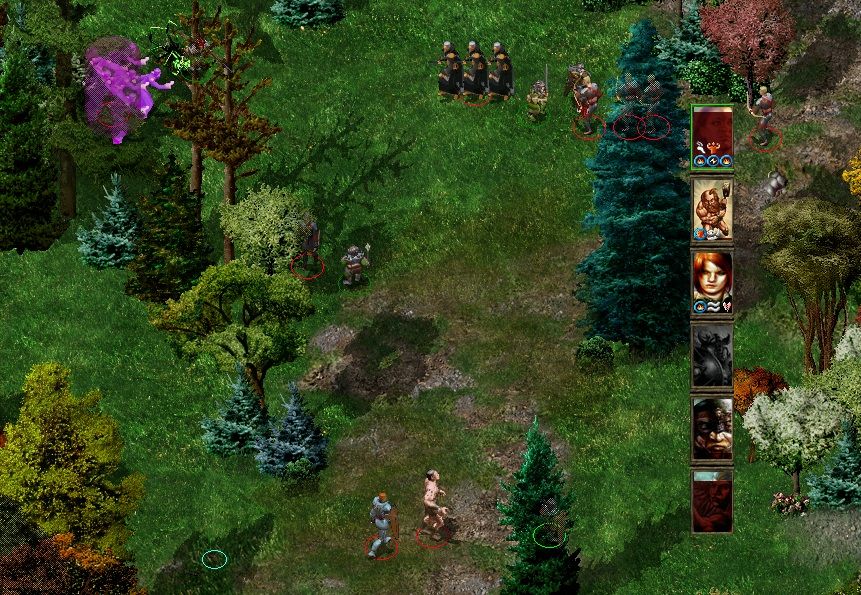Choose the red-haired hero portrait
861x595 pixels.
pyautogui.click(x=712, y=281)
